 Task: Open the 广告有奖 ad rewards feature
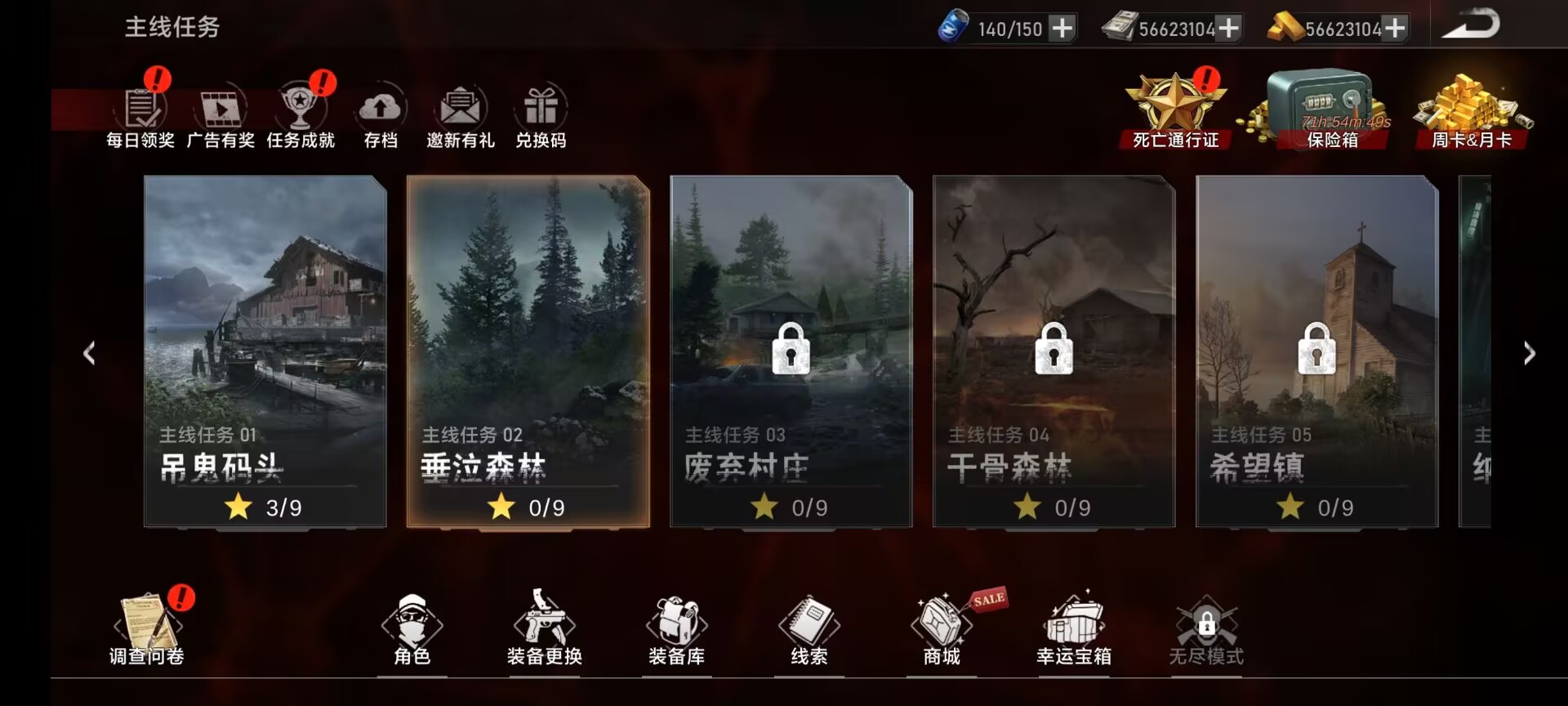point(220,110)
